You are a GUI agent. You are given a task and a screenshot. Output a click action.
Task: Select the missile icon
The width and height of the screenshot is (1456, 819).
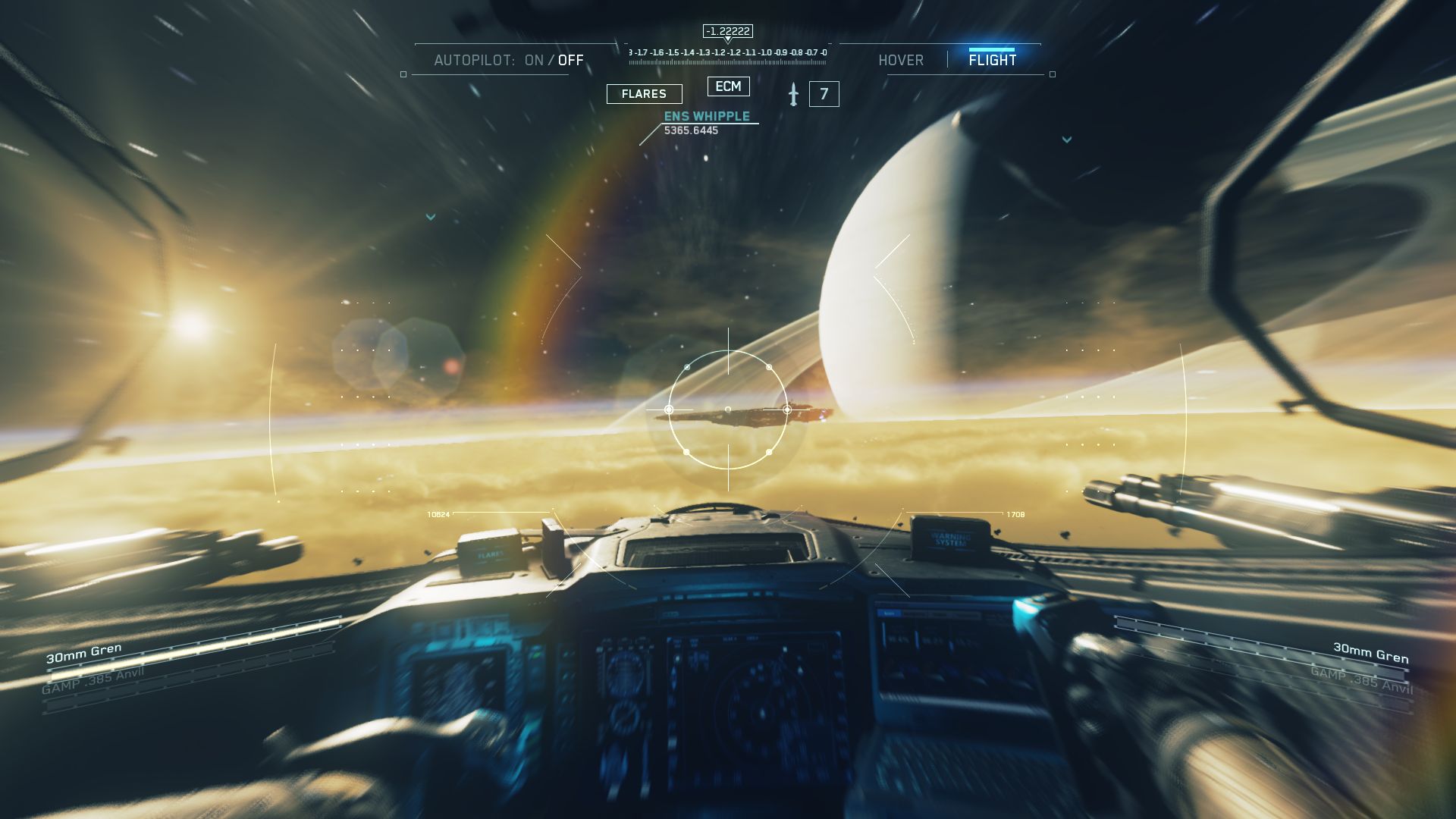click(793, 94)
